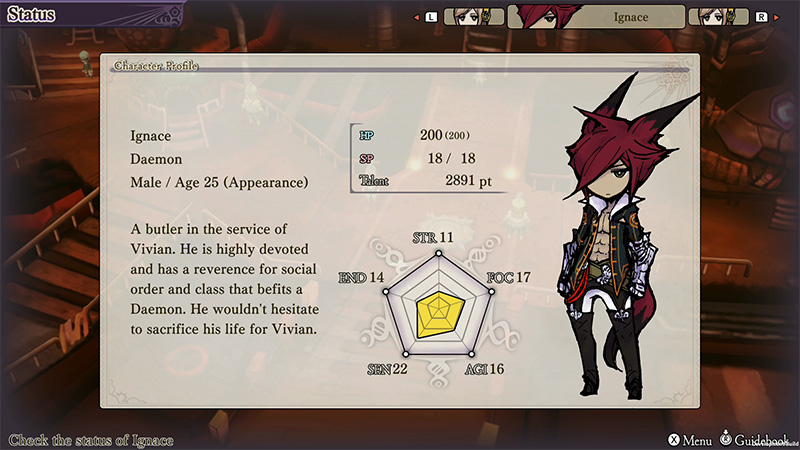Click the orange left arrow beside L
Screen dimensions: 800x450
pyautogui.click(x=414, y=17)
